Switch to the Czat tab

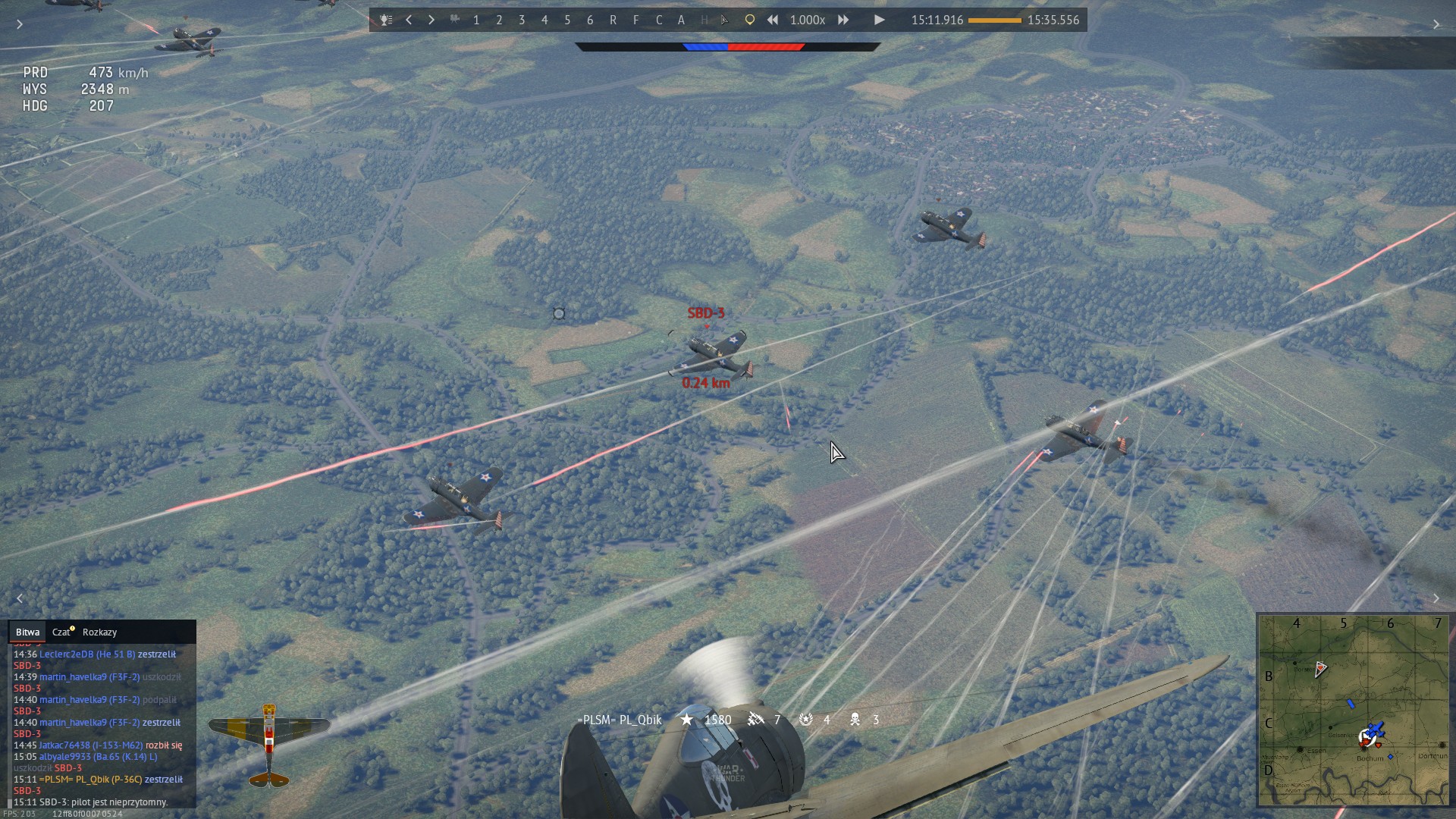click(61, 632)
